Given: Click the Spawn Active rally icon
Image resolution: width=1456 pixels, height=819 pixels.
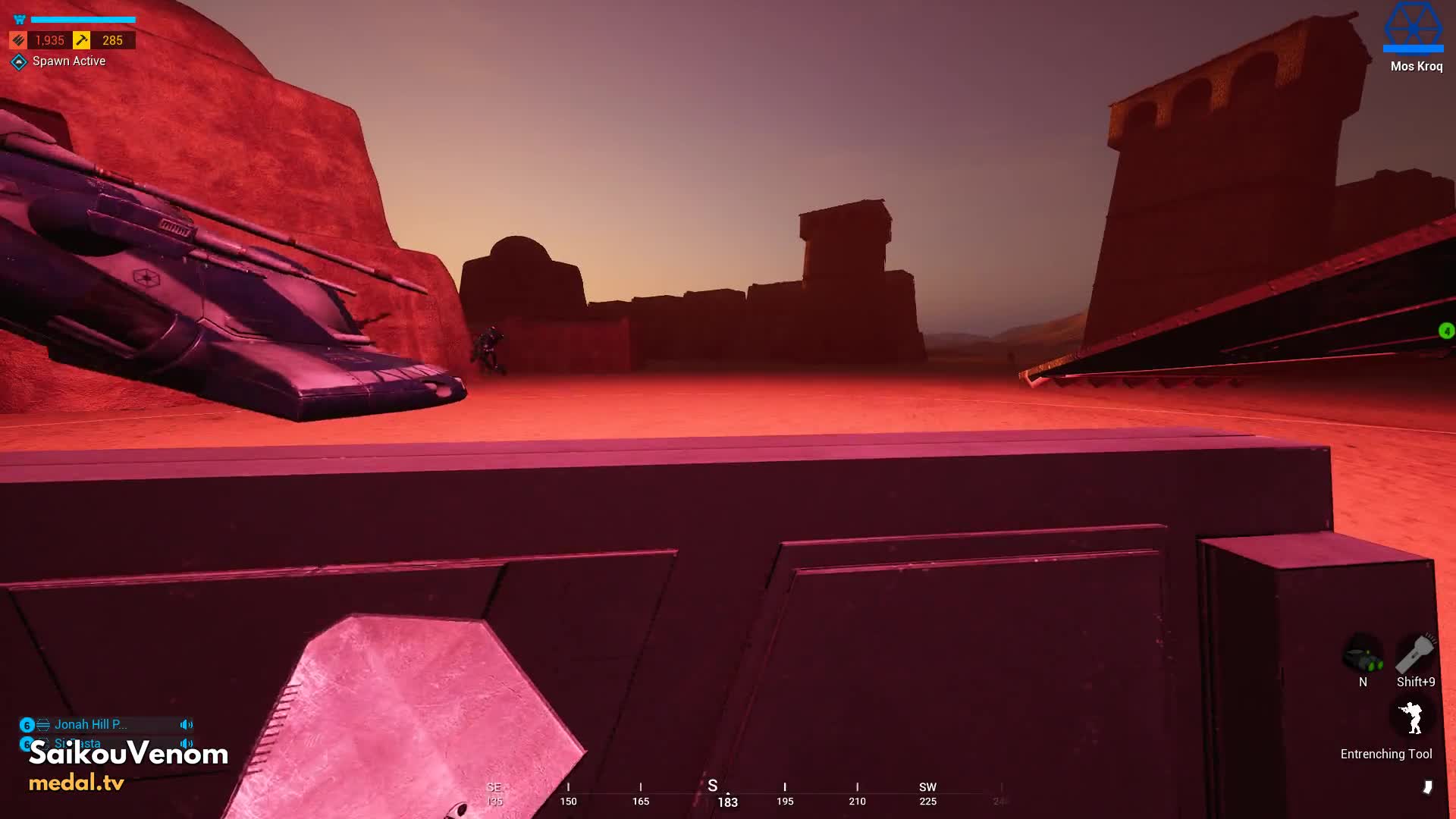Looking at the screenshot, I should point(19,61).
